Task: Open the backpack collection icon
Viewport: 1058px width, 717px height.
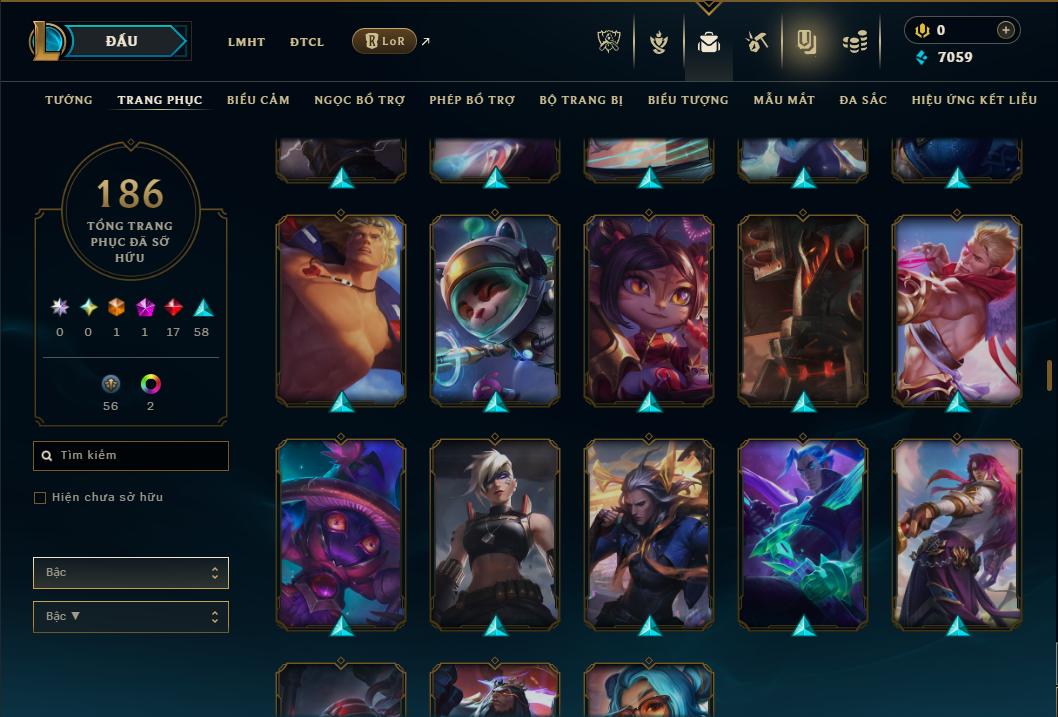Action: point(709,42)
